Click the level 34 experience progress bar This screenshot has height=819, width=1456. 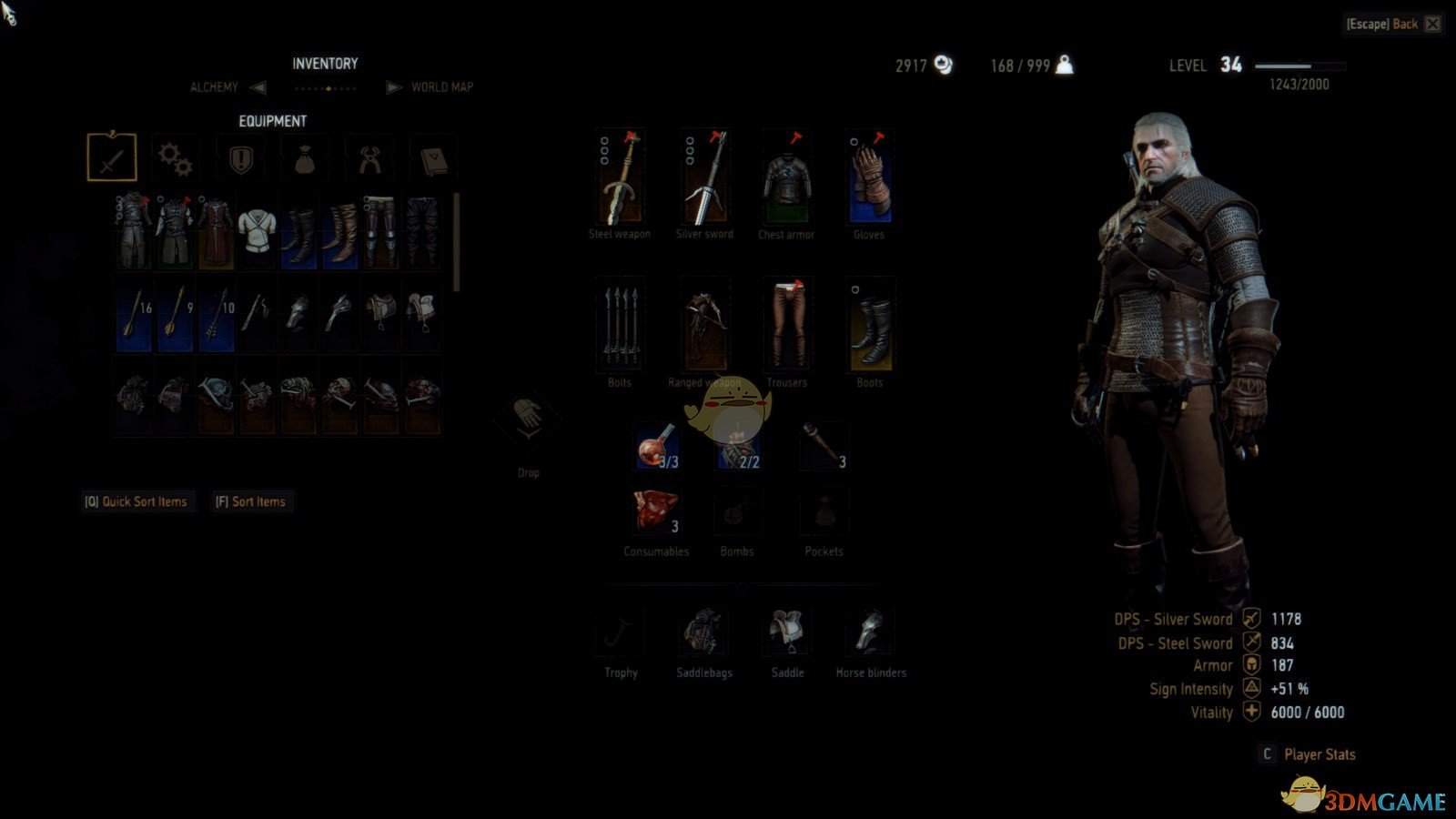point(1299,66)
